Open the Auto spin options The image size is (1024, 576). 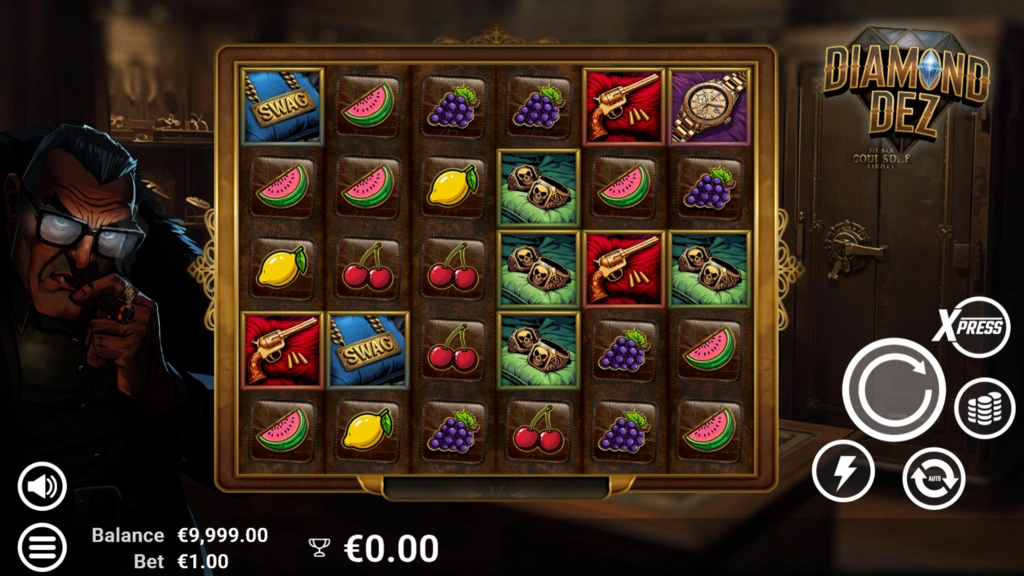point(933,478)
